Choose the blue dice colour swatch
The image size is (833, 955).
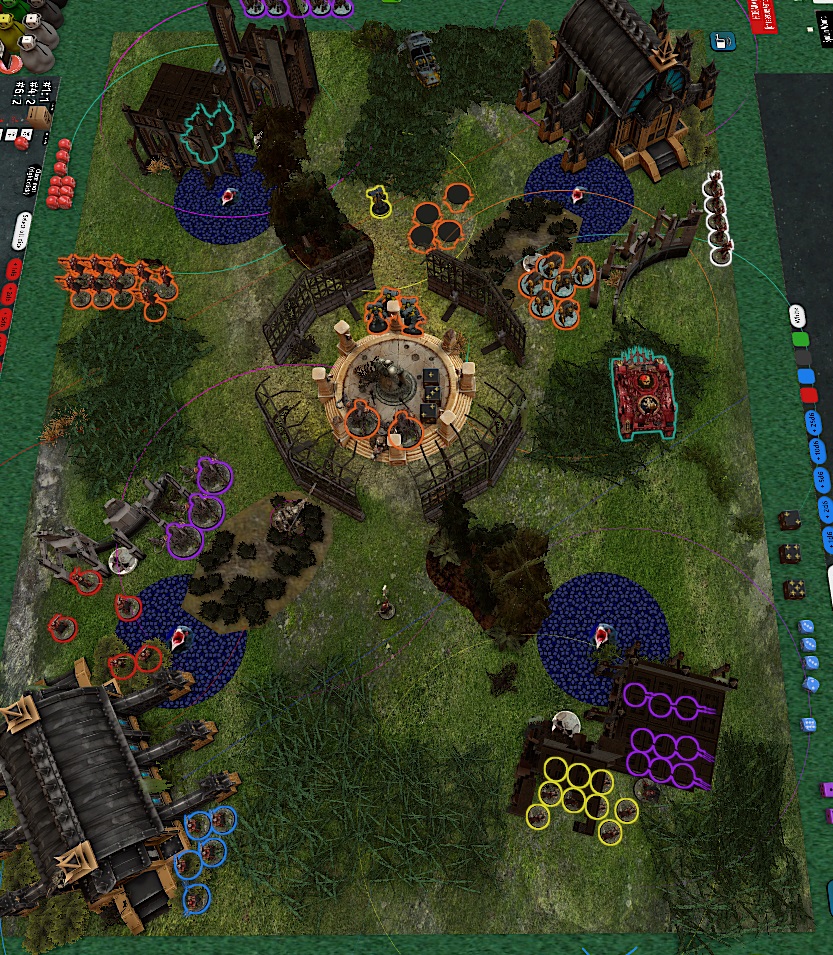(x=806, y=377)
